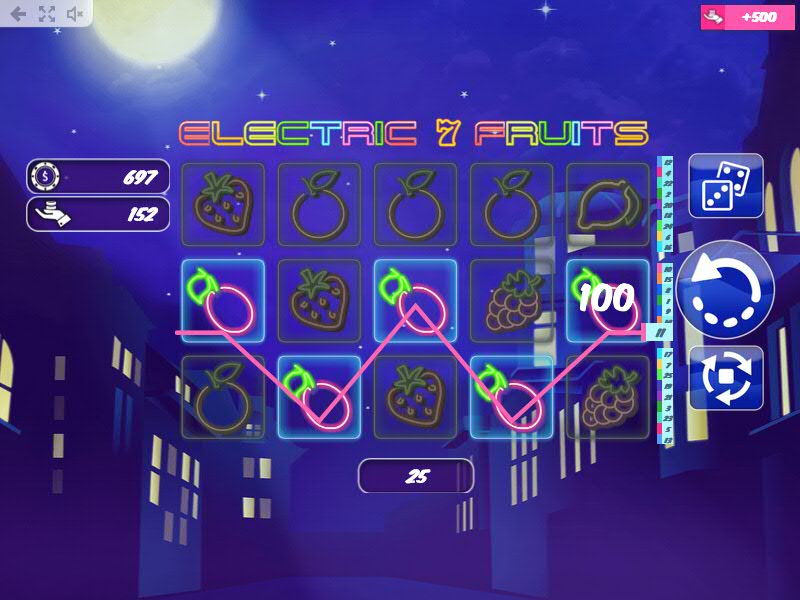This screenshot has width=800, height=600.
Task: Unmute the game sound
Action: [x=75, y=14]
